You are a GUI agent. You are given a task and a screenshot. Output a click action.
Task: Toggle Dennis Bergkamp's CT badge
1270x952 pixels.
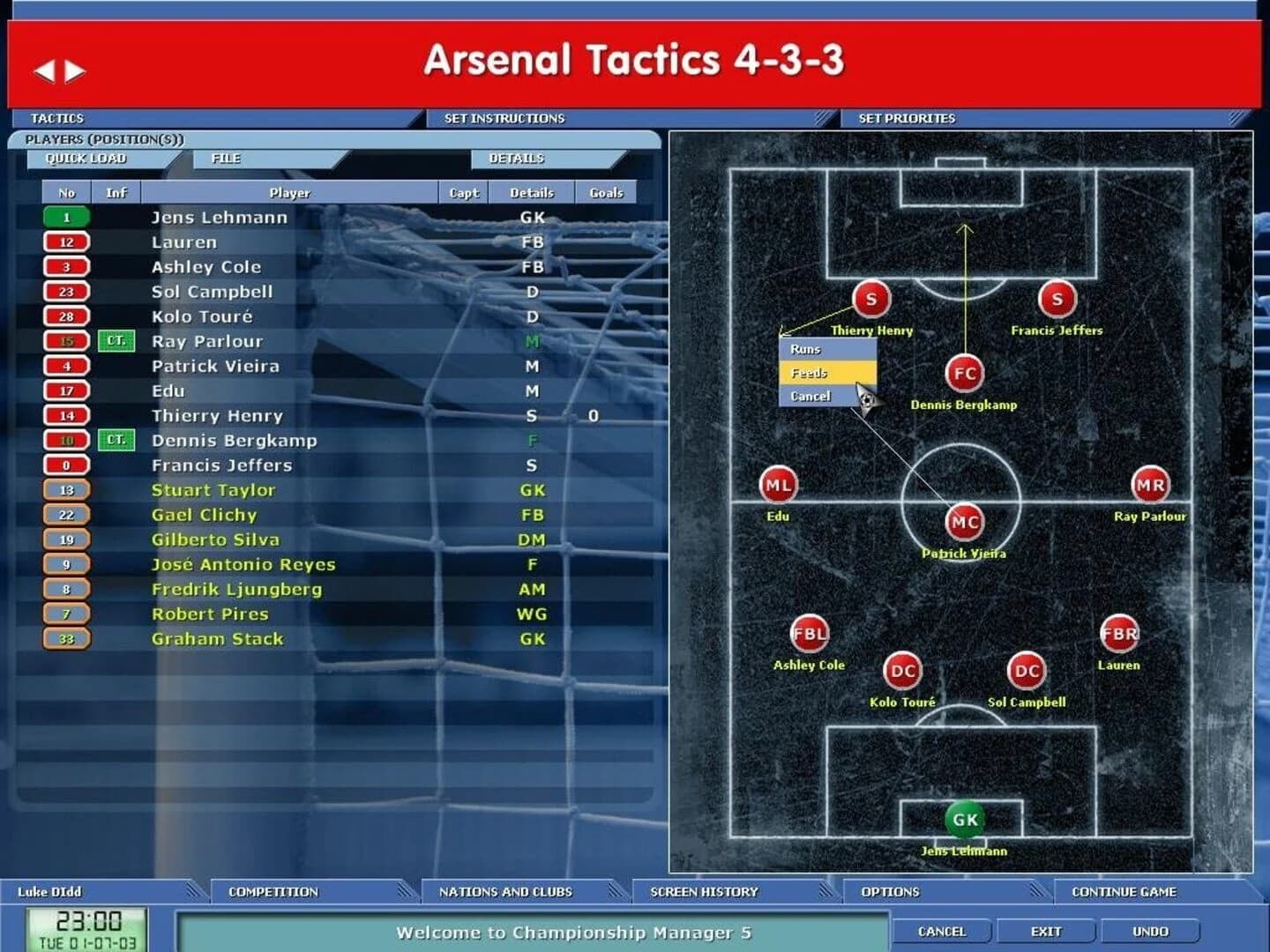[115, 440]
